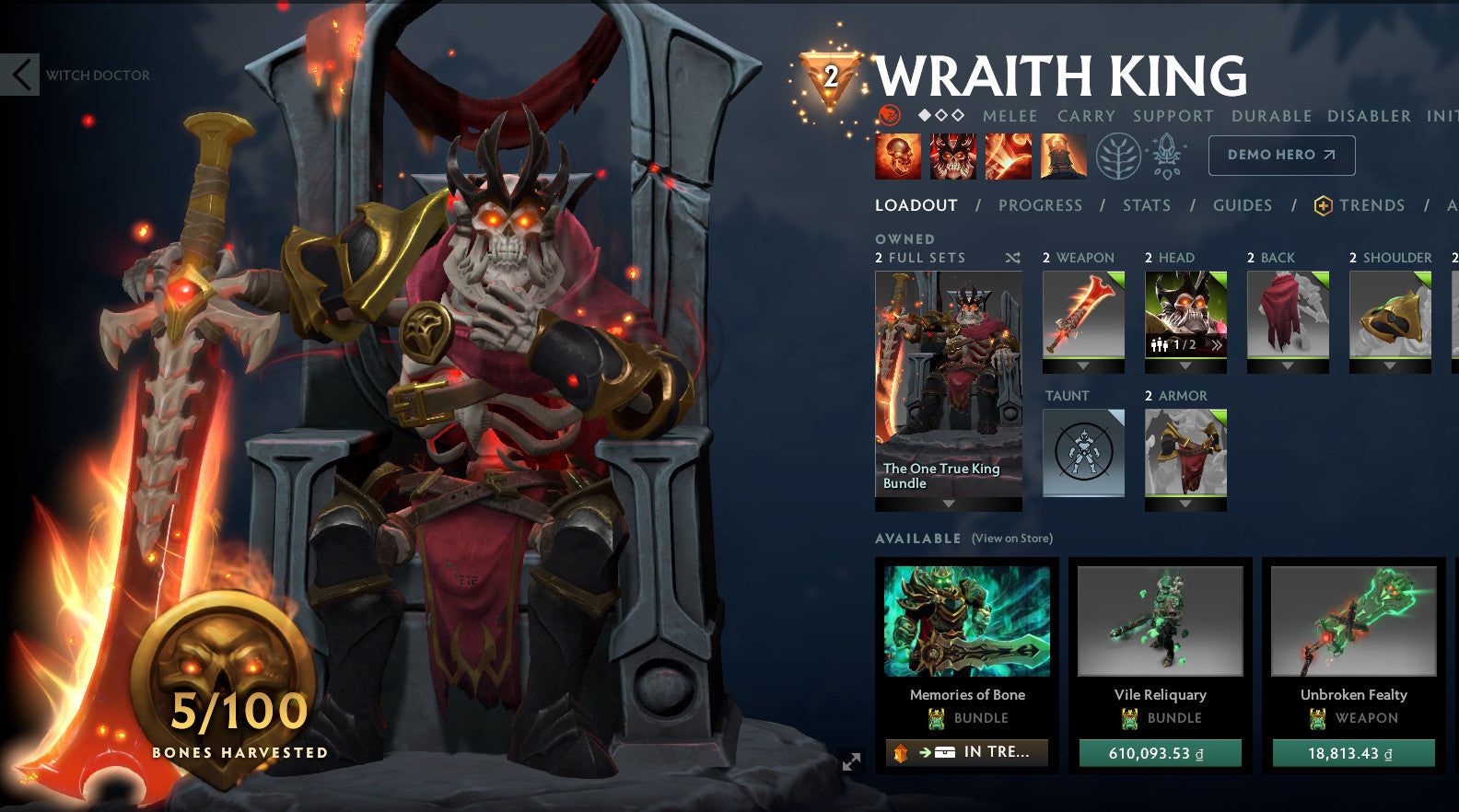Toggle the empty Taunt slot
Image resolution: width=1459 pixels, height=812 pixels.
1083,451
